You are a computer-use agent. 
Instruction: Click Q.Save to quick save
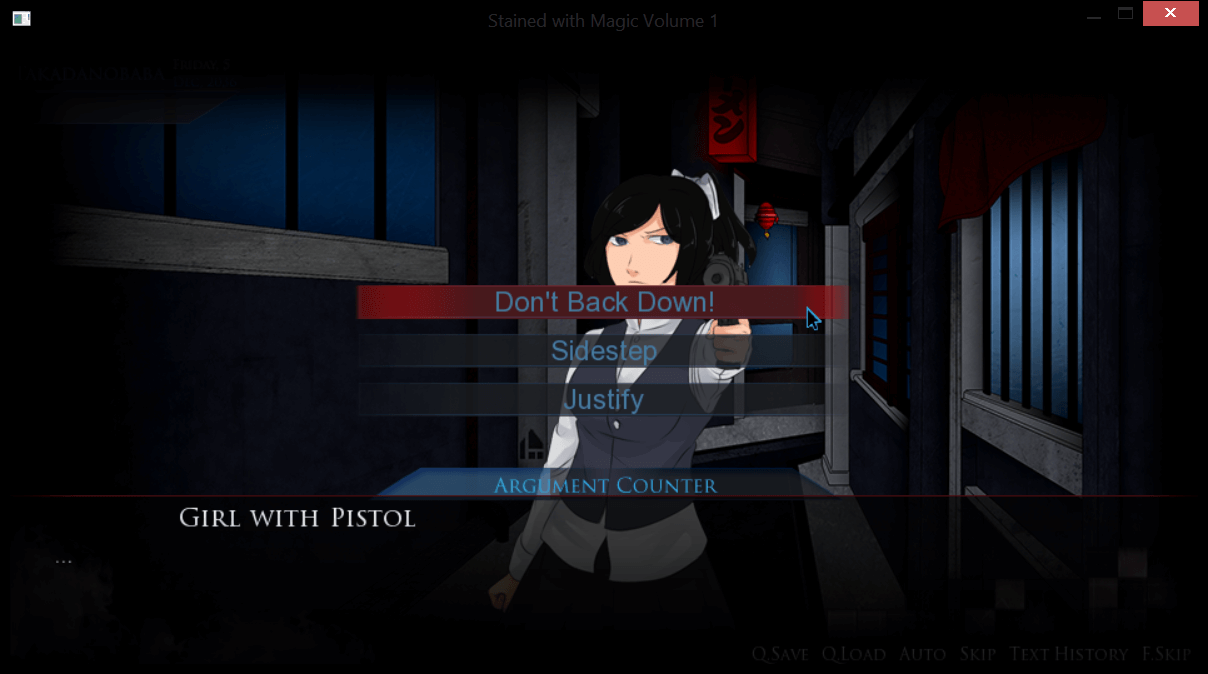(x=780, y=654)
